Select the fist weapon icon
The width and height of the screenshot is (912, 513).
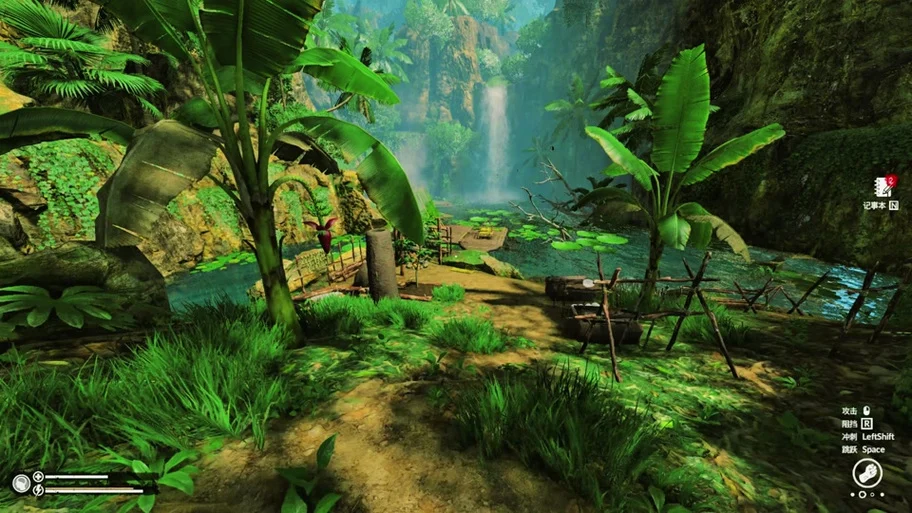point(866,472)
